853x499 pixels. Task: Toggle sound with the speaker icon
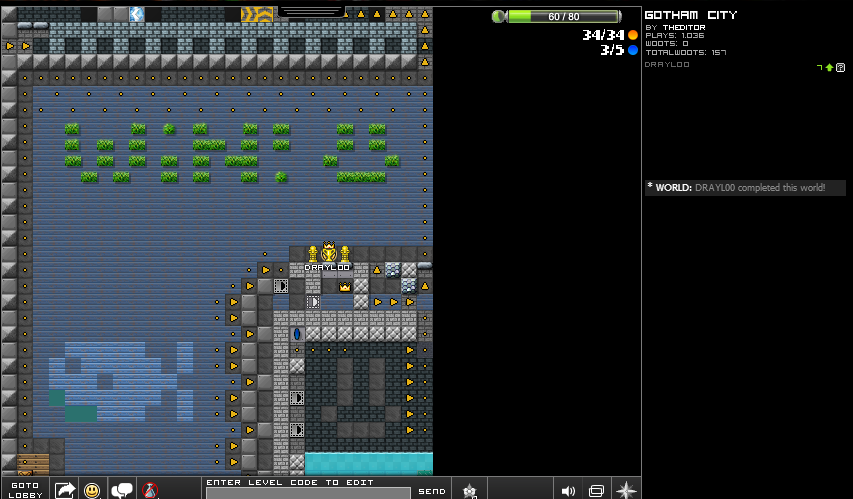(x=568, y=490)
